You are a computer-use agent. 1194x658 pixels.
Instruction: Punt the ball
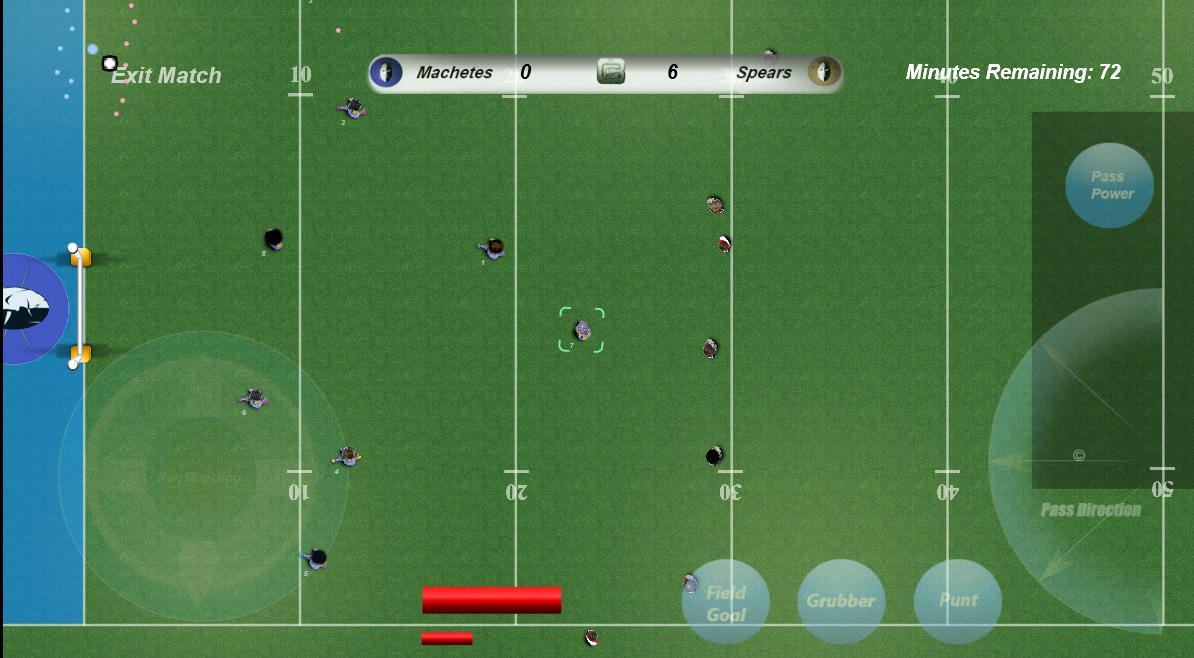click(x=958, y=600)
